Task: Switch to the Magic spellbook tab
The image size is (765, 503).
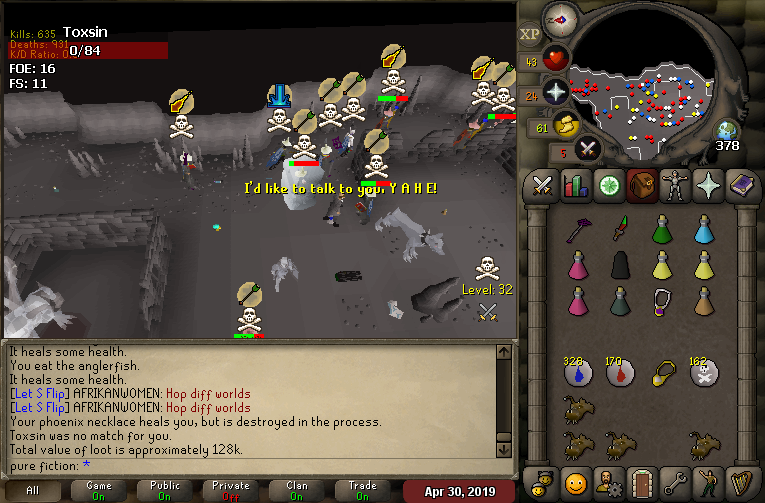Action: point(740,185)
